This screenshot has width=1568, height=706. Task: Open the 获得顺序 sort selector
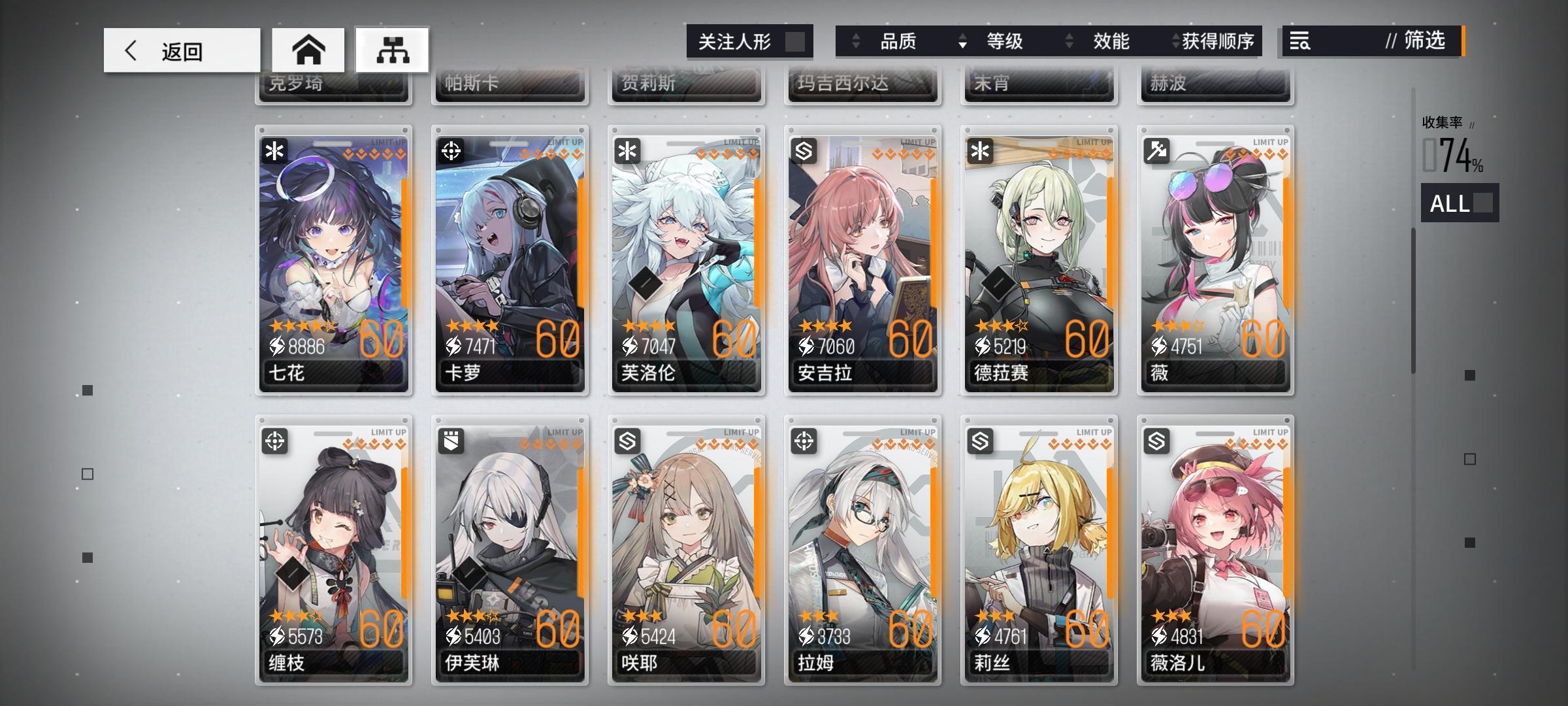(1220, 41)
